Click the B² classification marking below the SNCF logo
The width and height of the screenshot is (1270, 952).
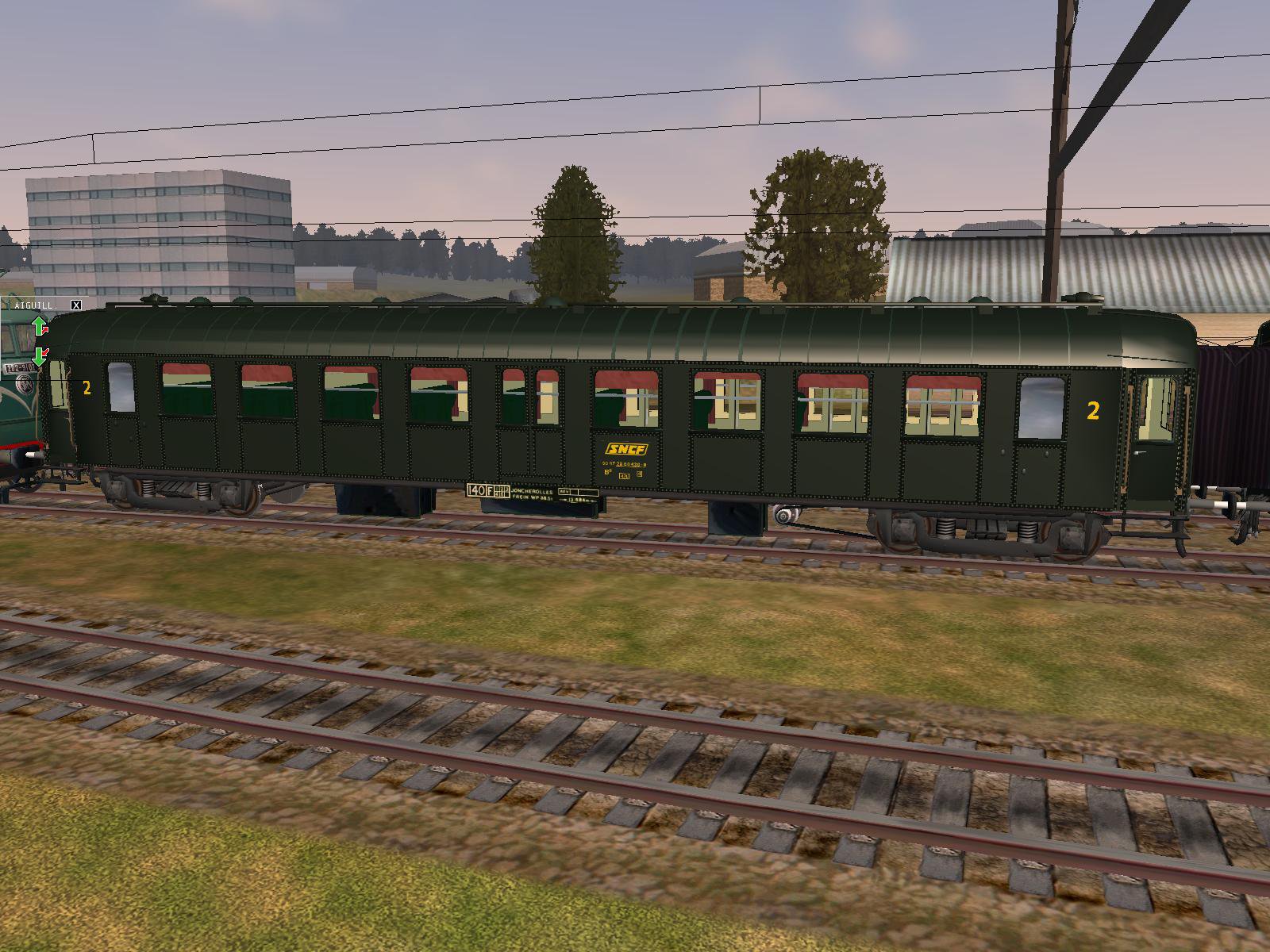(607, 473)
